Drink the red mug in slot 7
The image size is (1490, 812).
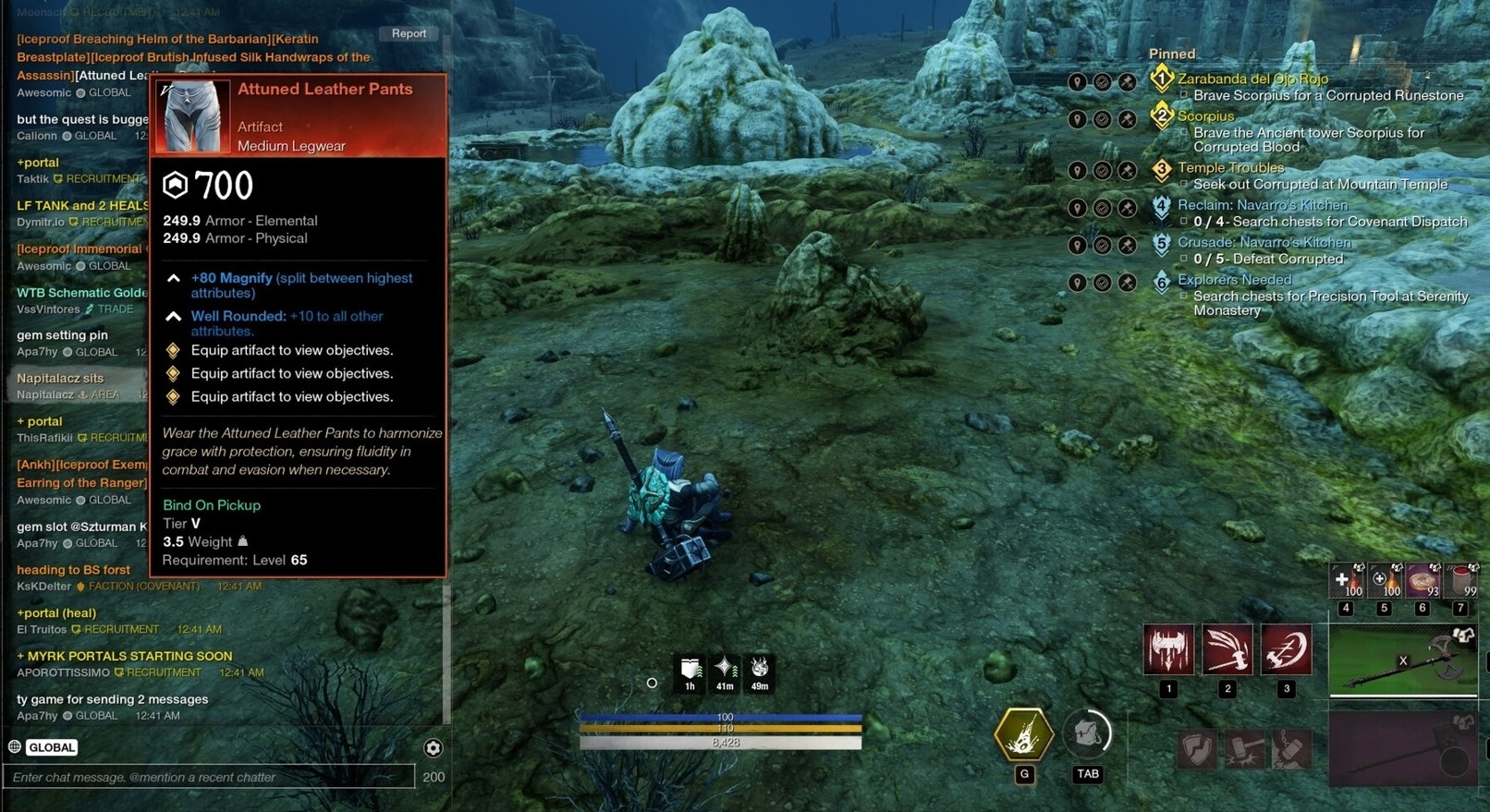[x=1460, y=581]
